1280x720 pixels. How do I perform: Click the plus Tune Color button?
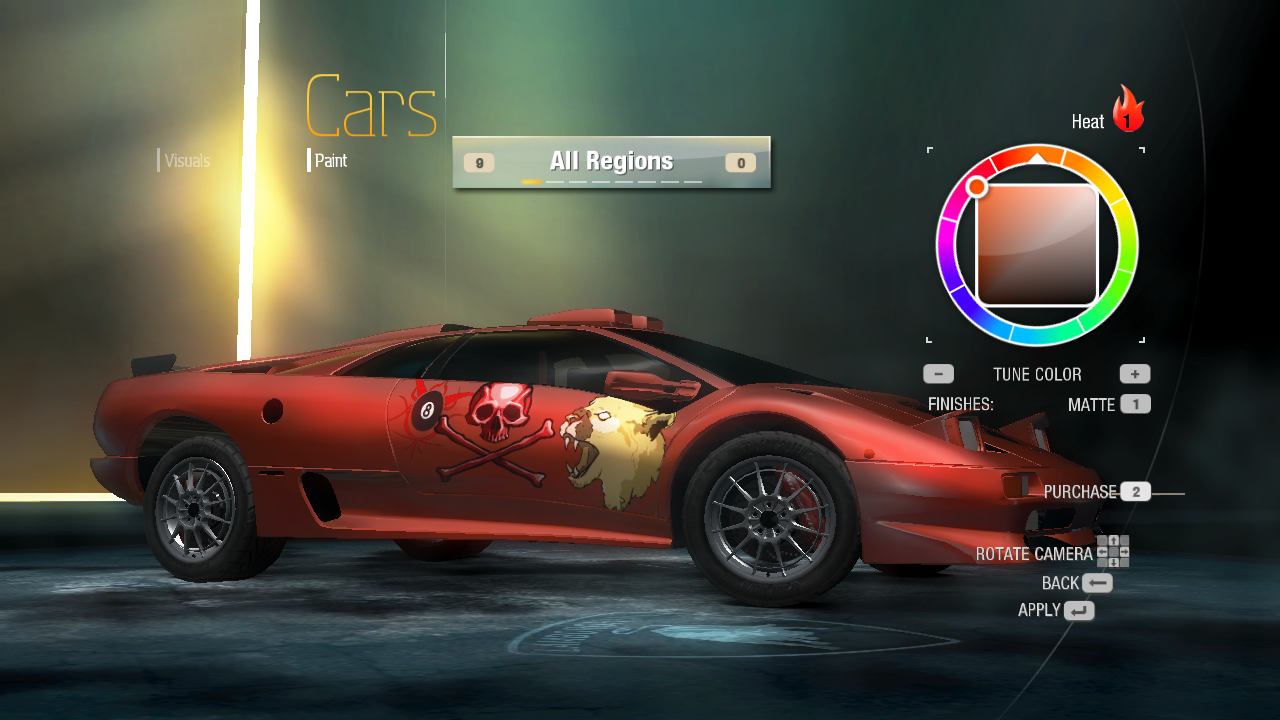(1135, 374)
